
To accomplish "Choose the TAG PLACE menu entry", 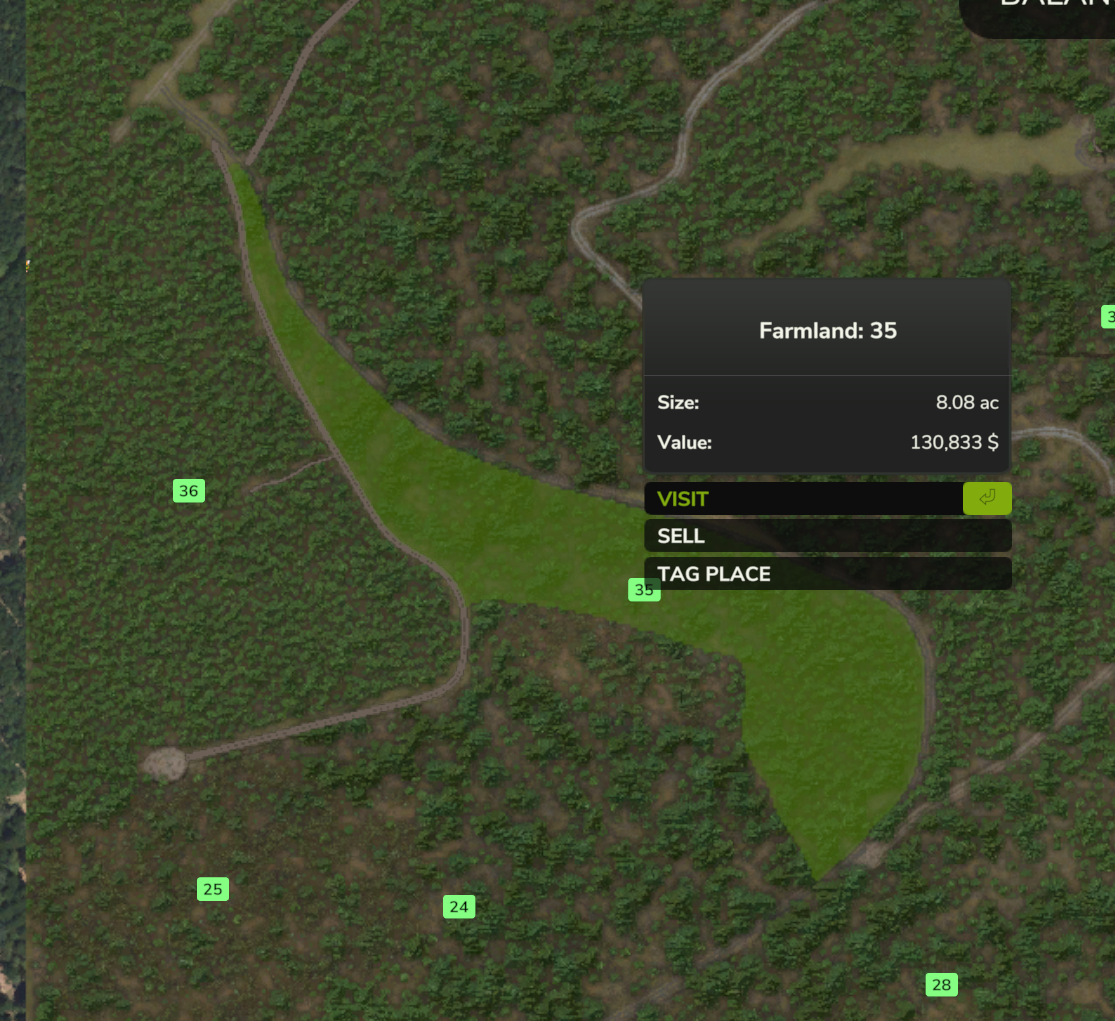I will point(827,574).
